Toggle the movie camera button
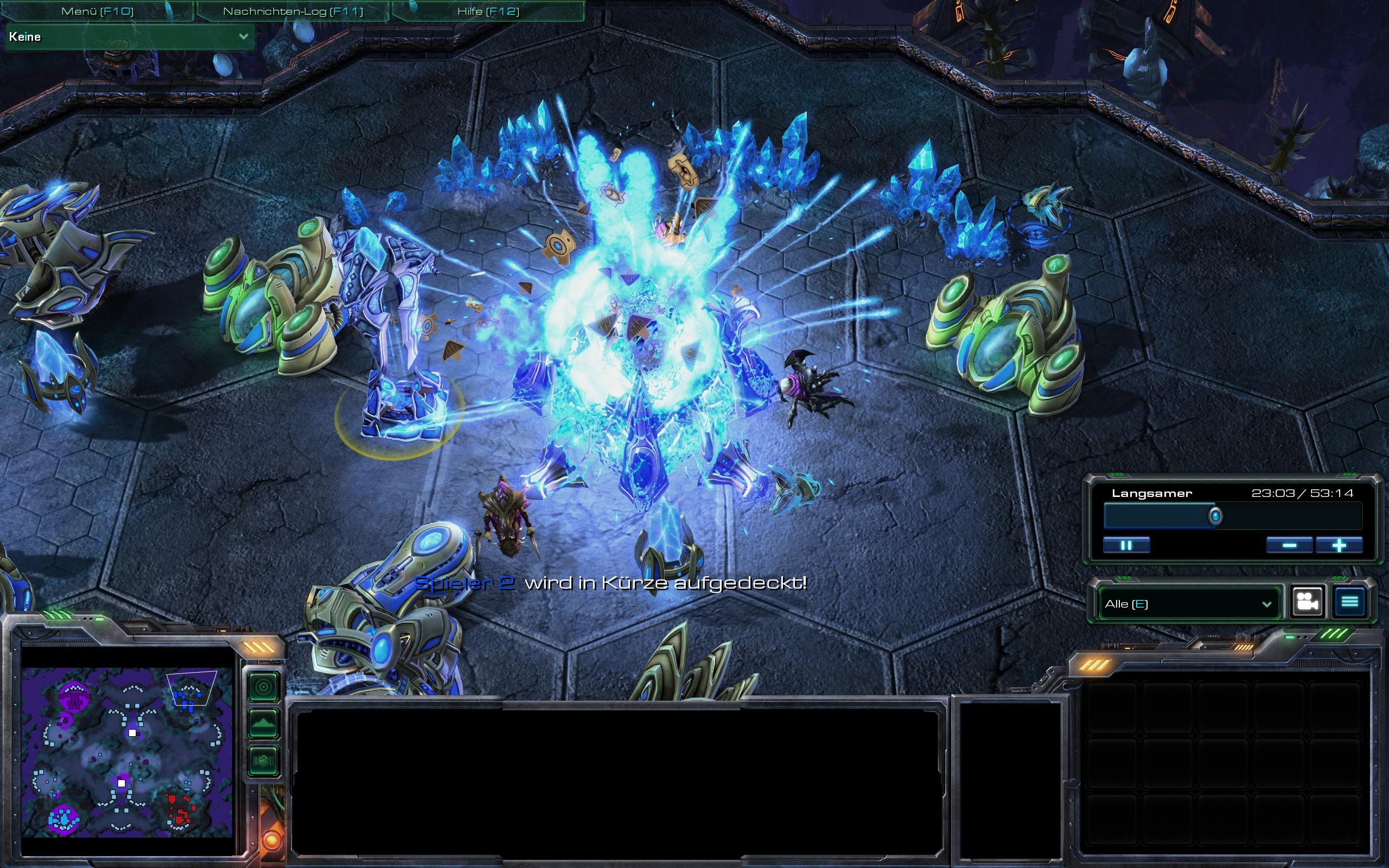 pyautogui.click(x=1307, y=602)
